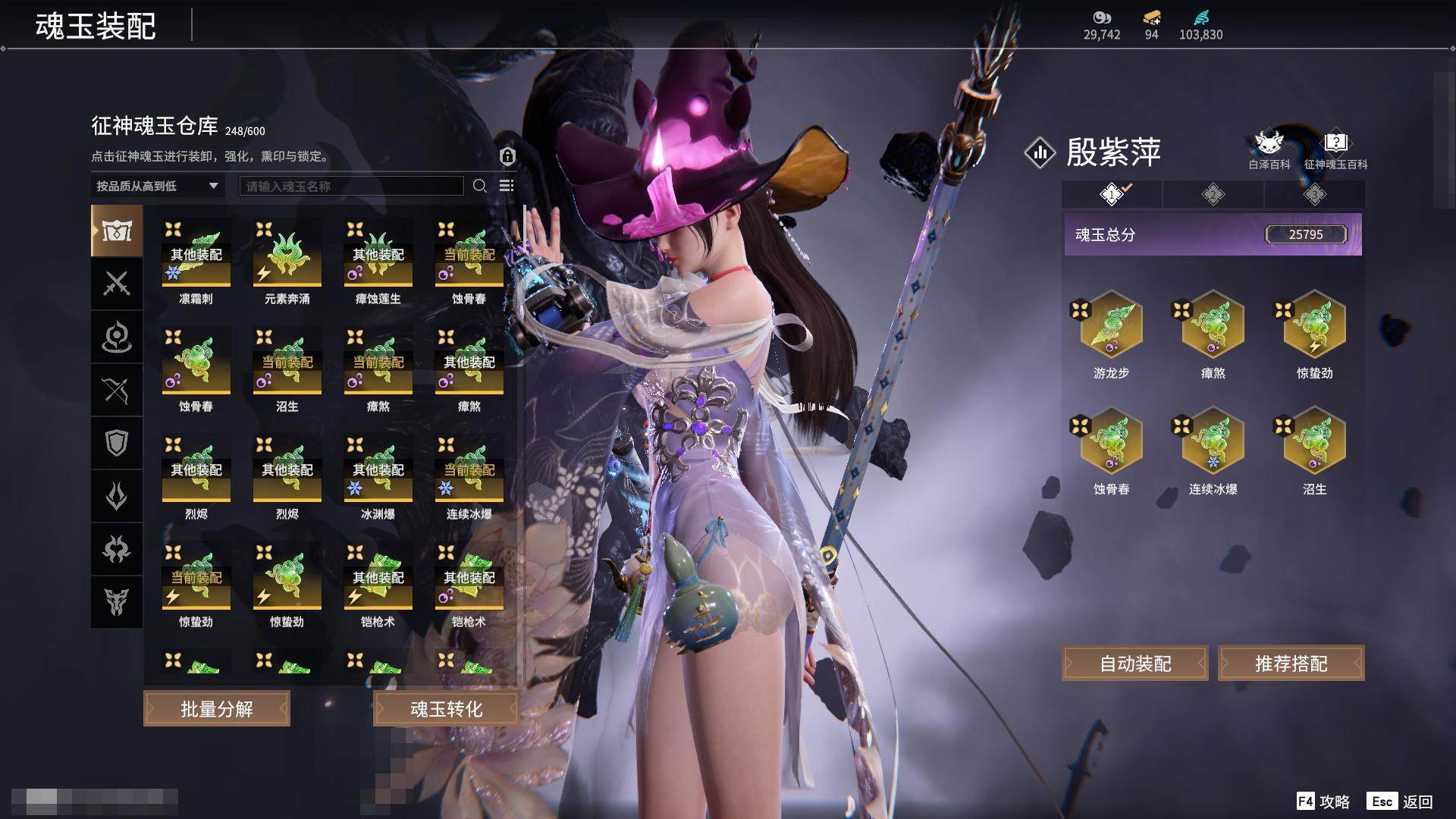
Task: Select equipped 游龙步 jade slot
Action: coord(1111,326)
